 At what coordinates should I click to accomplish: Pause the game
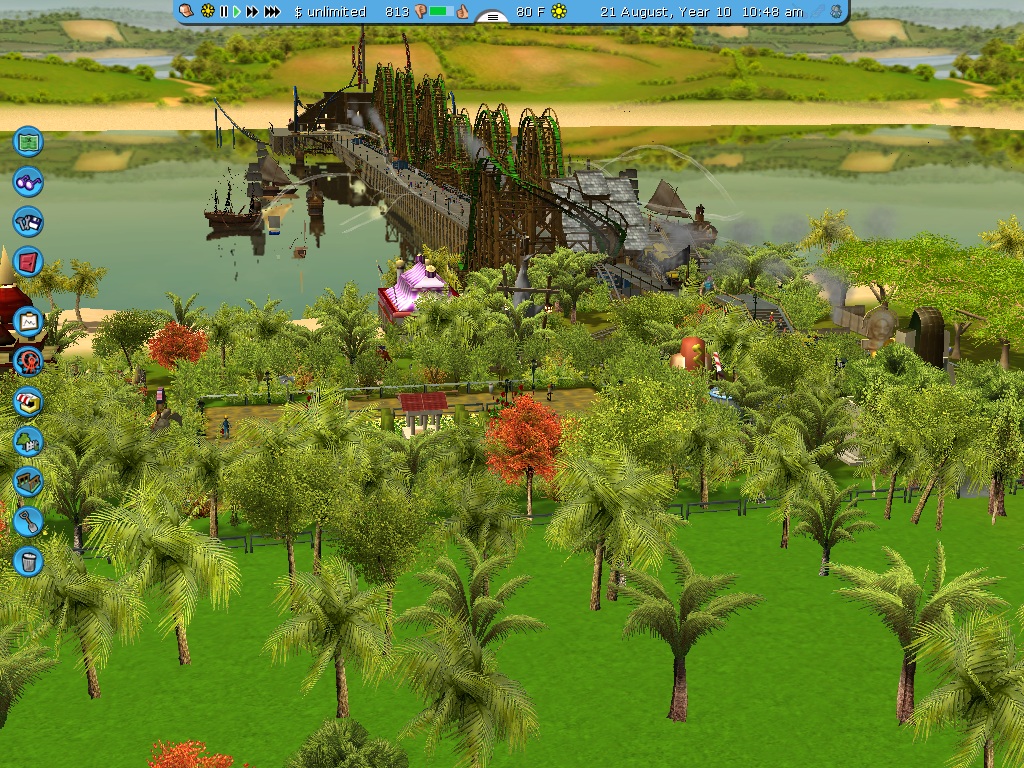pyautogui.click(x=223, y=12)
